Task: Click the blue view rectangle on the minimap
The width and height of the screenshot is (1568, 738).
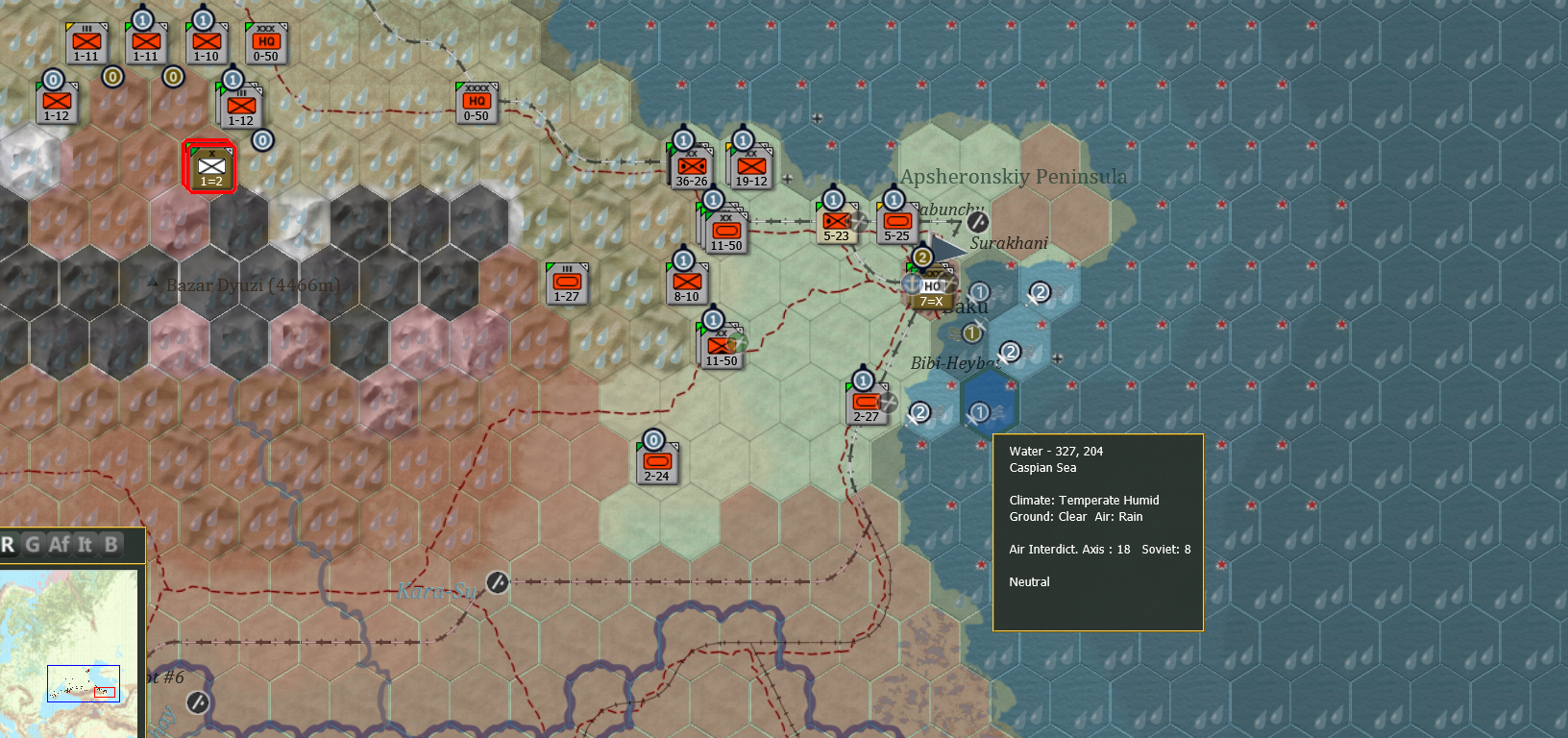Action: click(x=84, y=684)
